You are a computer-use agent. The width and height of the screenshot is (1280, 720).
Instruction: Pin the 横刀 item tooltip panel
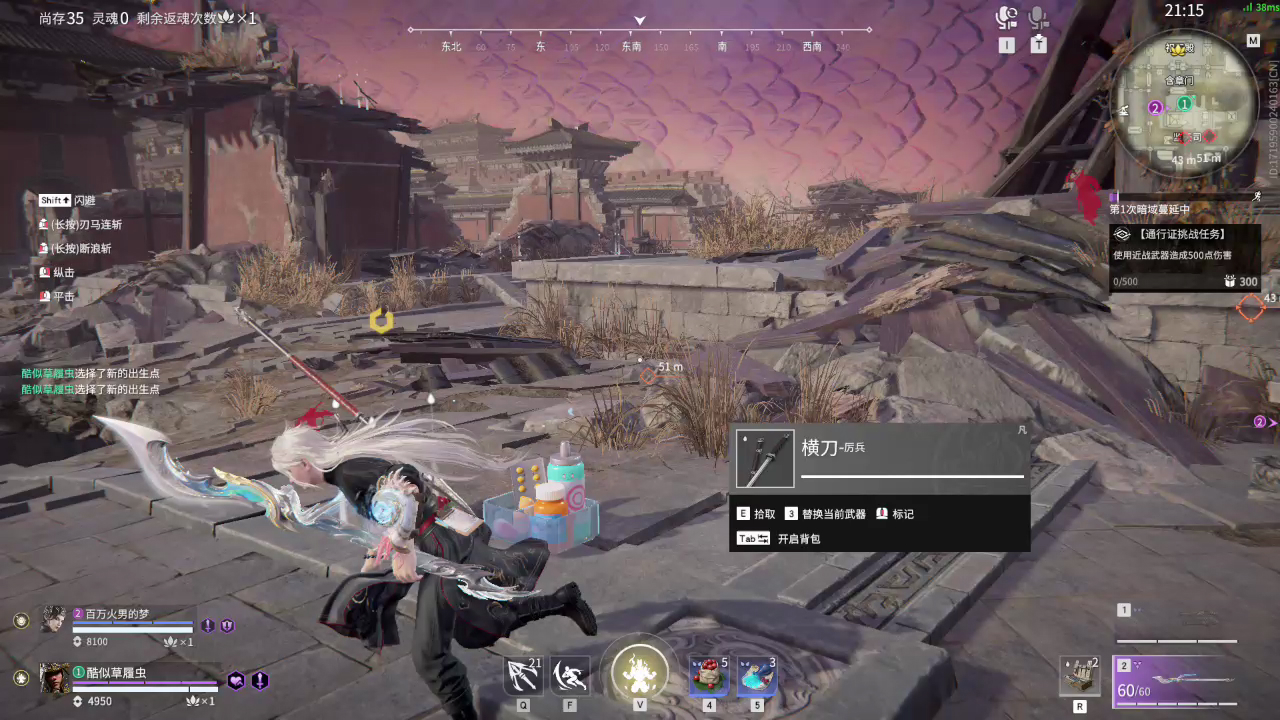point(1022,430)
